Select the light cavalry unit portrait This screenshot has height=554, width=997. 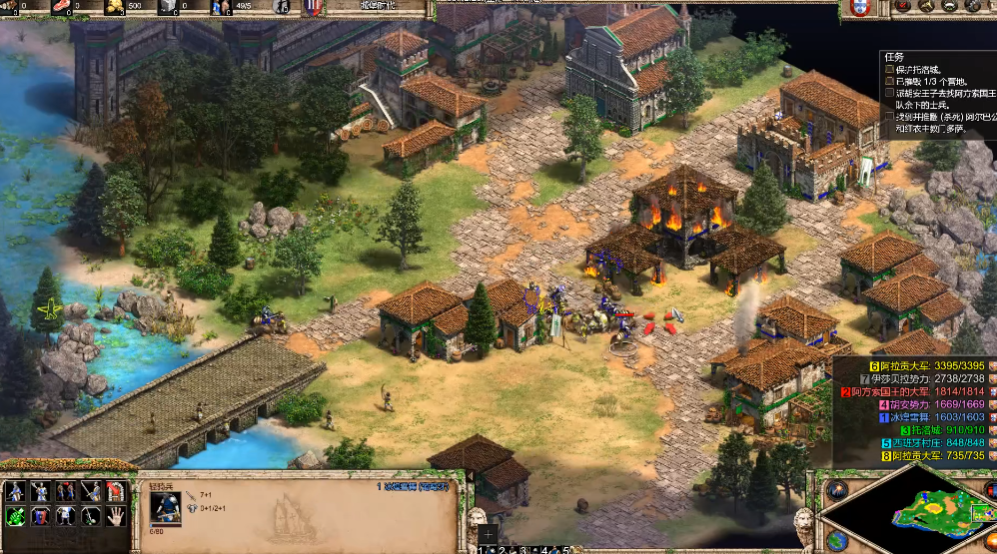tap(165, 507)
